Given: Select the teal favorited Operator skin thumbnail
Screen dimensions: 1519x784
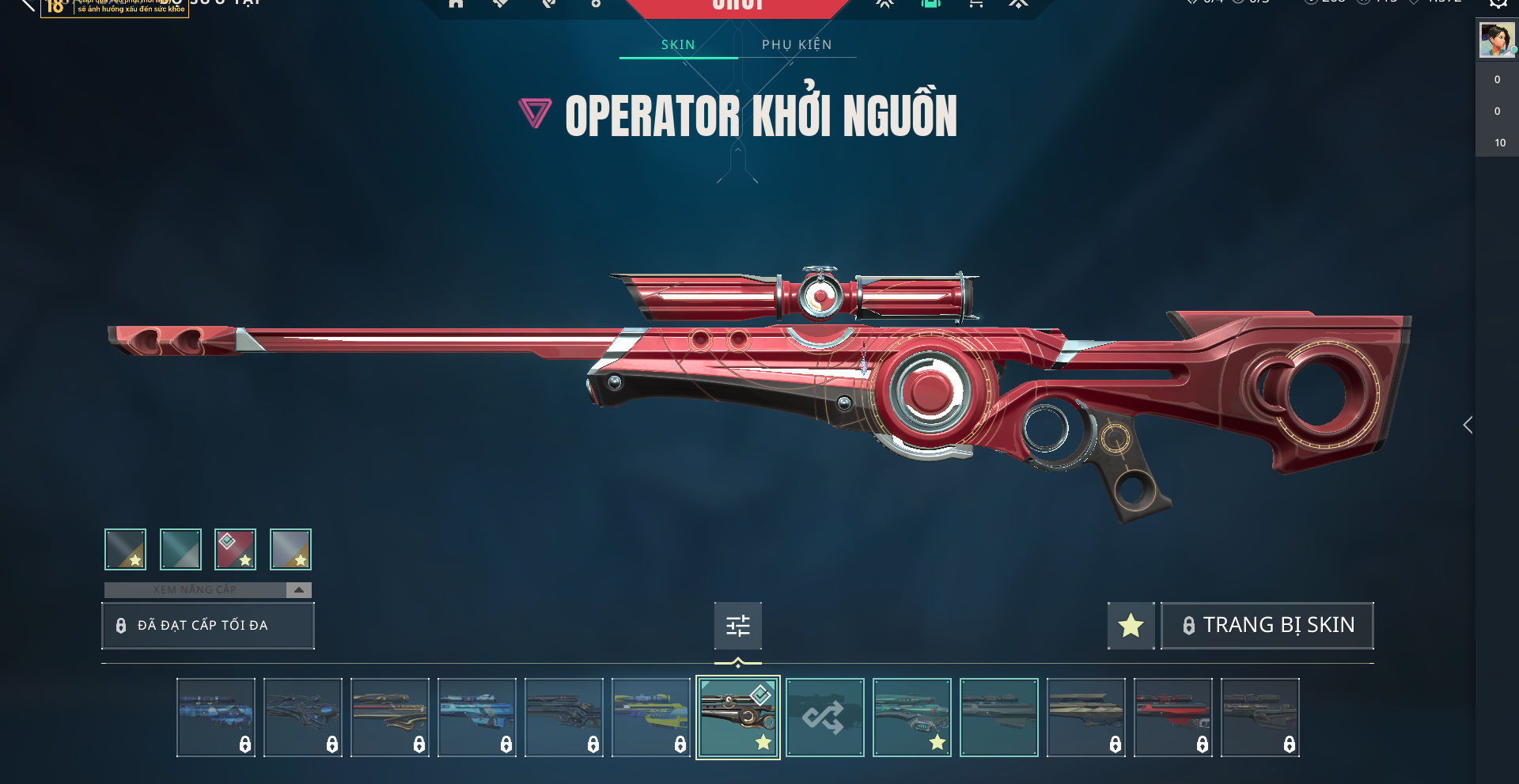Looking at the screenshot, I should [x=911, y=718].
